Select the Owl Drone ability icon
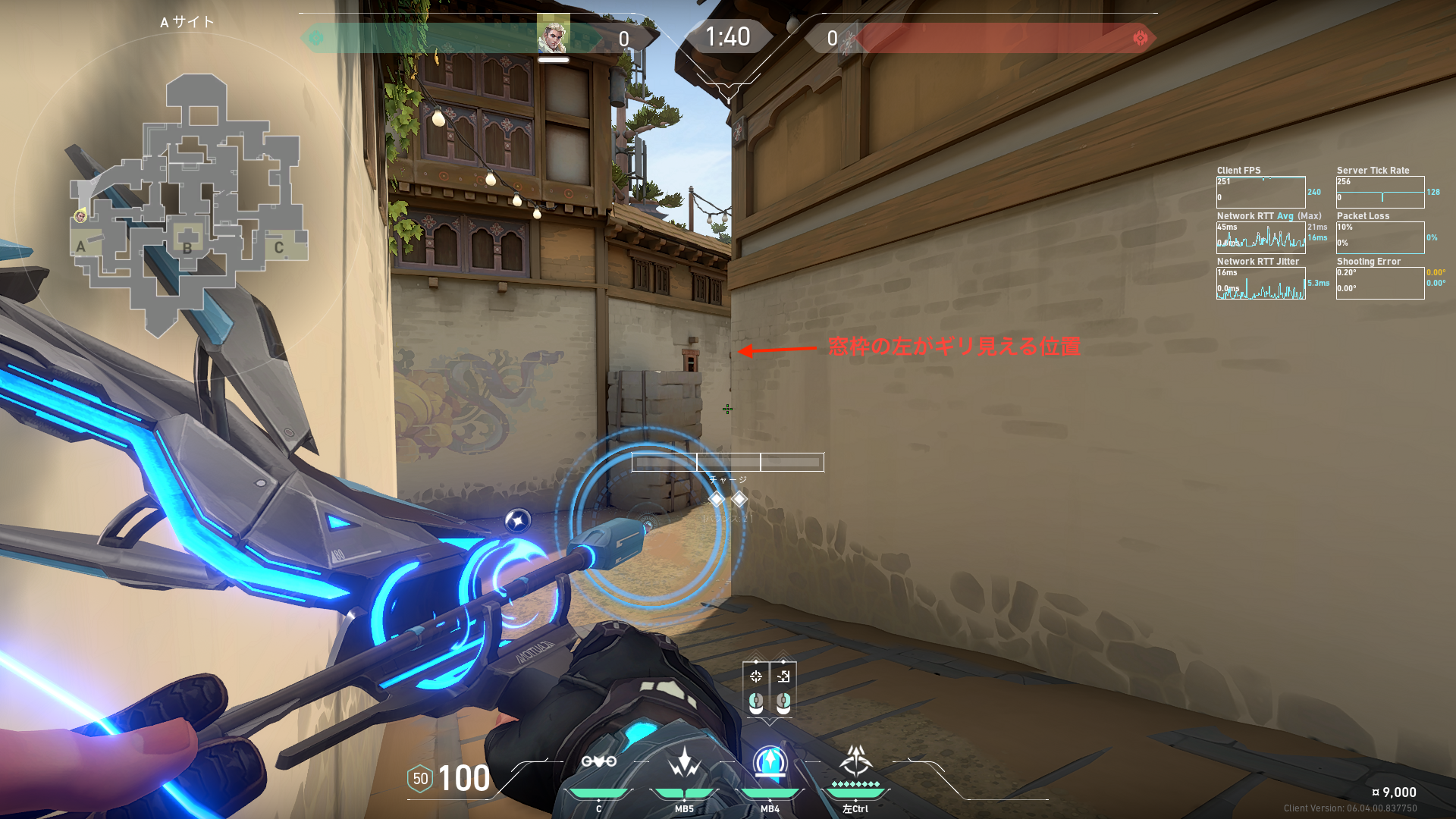The image size is (1456, 819). click(x=598, y=761)
